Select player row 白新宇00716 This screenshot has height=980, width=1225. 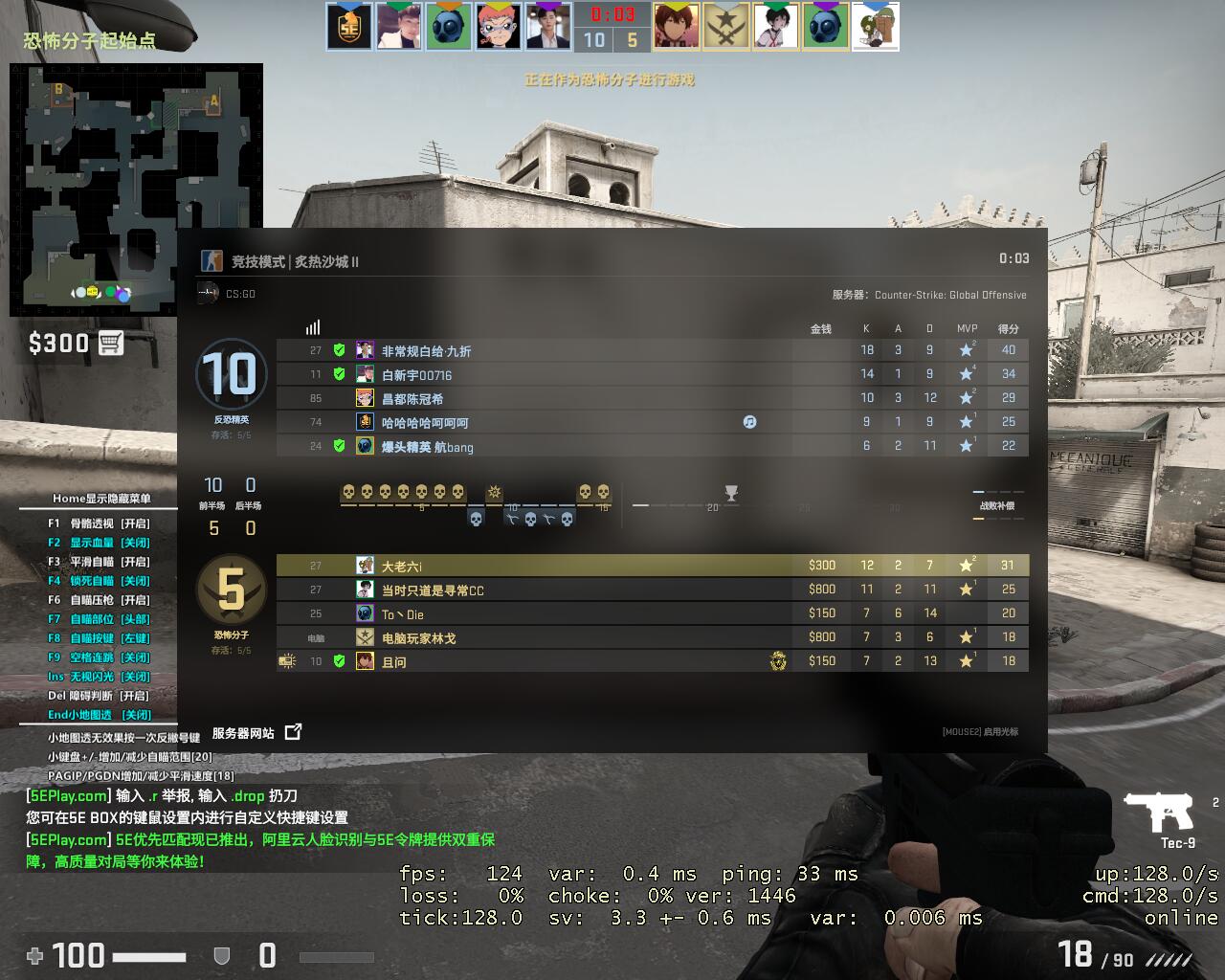click(x=416, y=375)
